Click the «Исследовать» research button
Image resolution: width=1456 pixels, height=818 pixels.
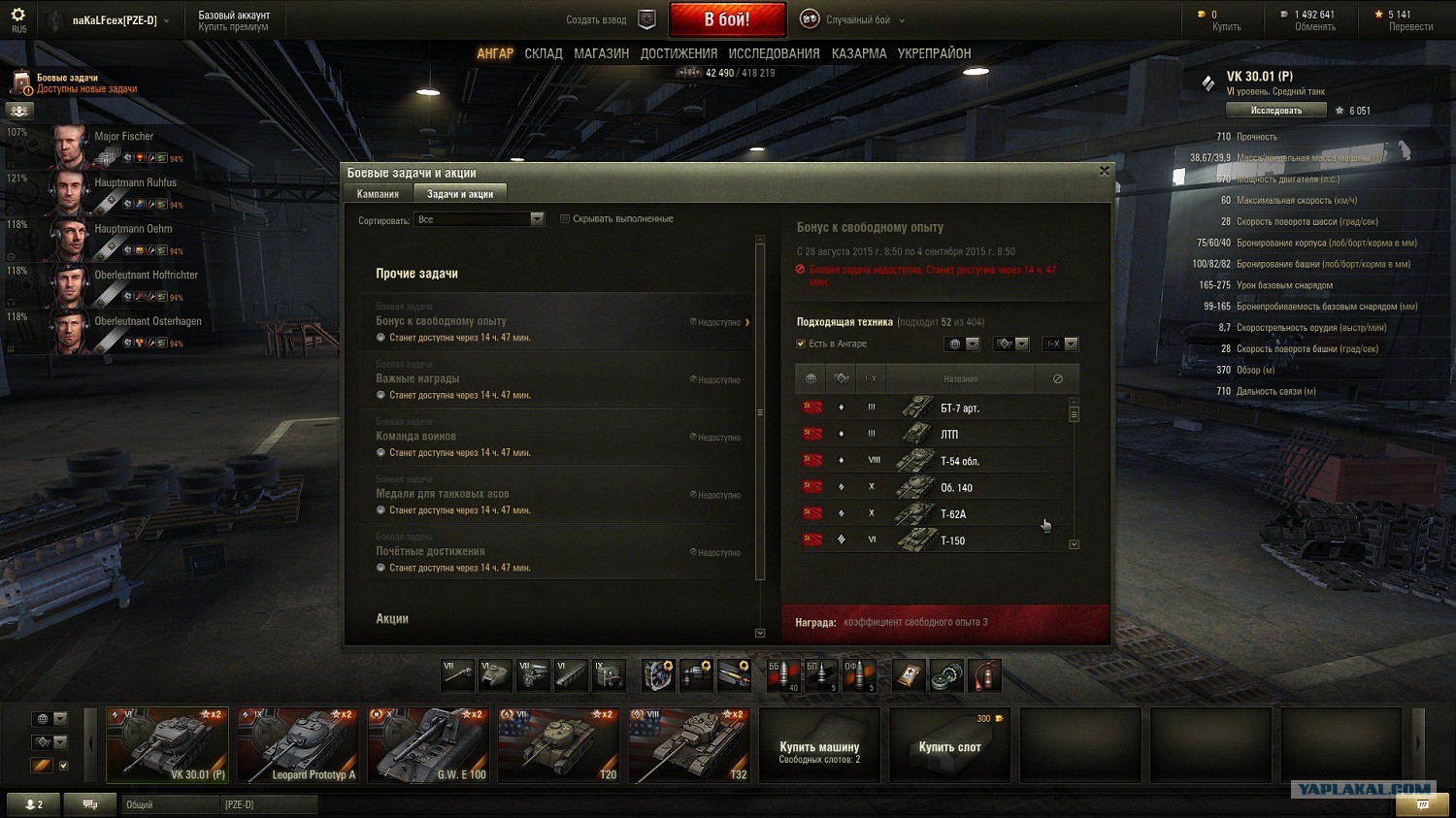click(x=1275, y=111)
